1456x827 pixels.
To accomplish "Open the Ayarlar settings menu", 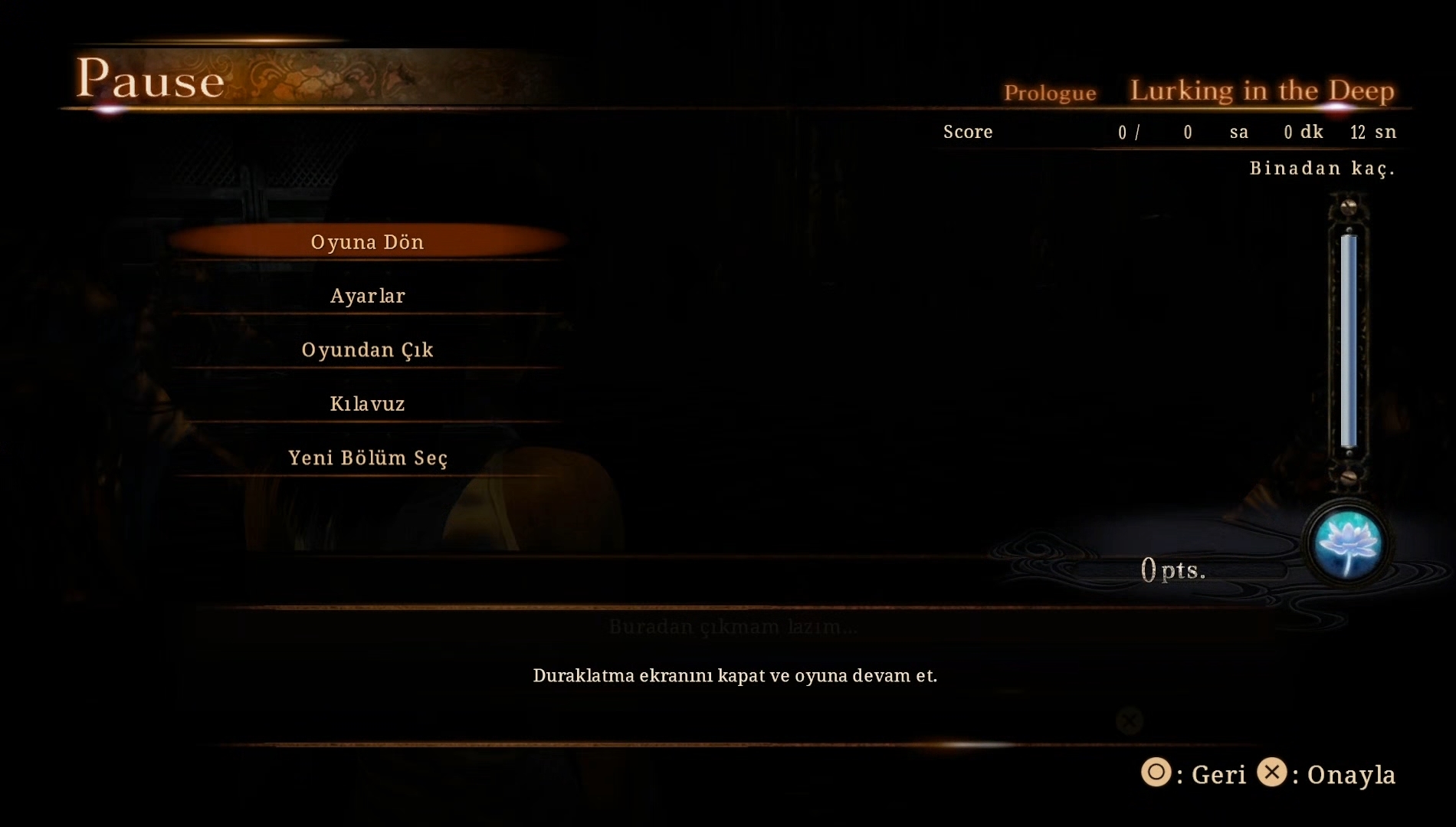I will [x=367, y=296].
